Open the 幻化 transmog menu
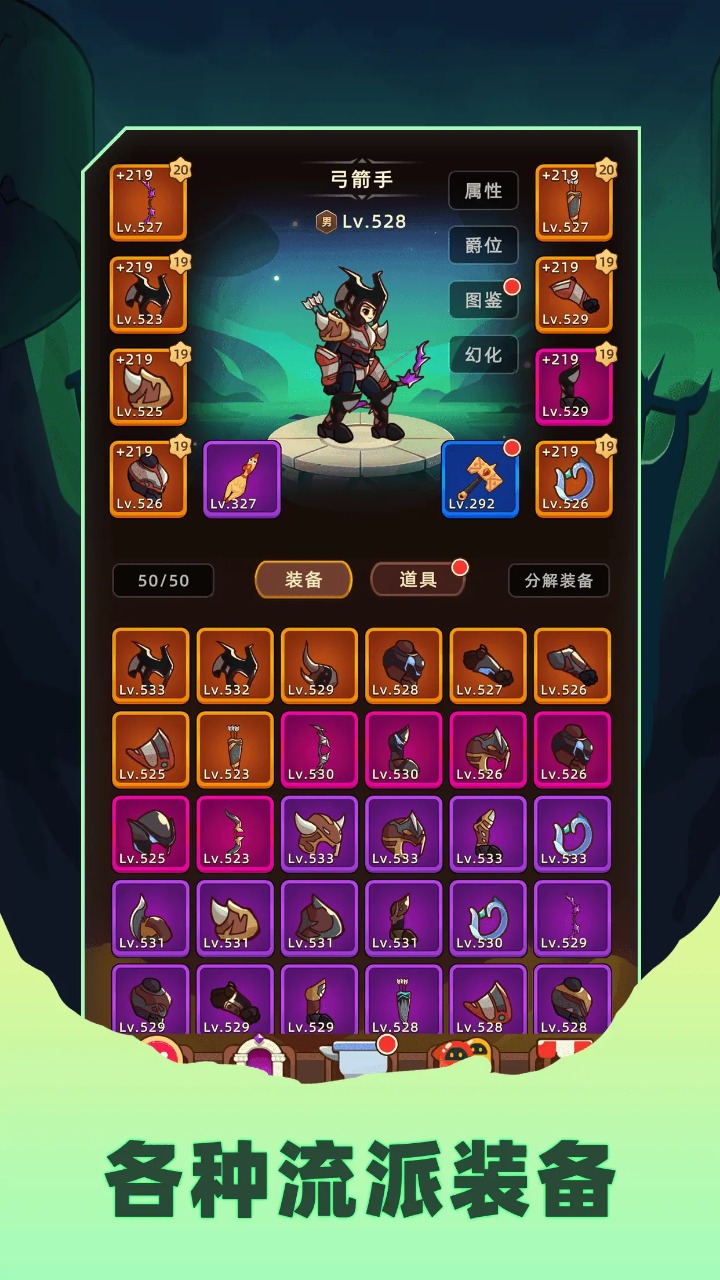Image resolution: width=720 pixels, height=1280 pixels. (x=483, y=355)
